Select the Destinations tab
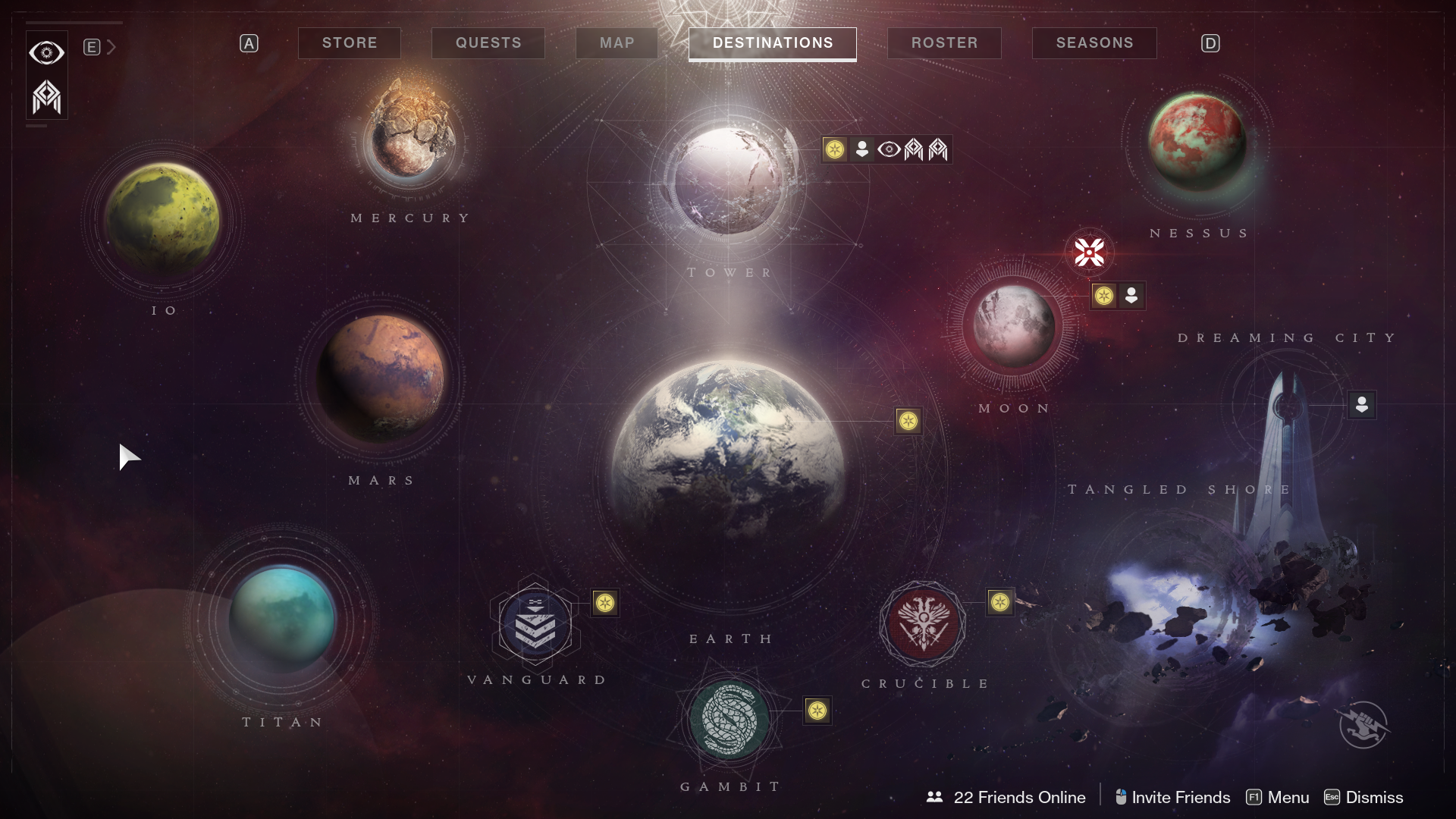Viewport: 1456px width, 819px height. [x=773, y=43]
